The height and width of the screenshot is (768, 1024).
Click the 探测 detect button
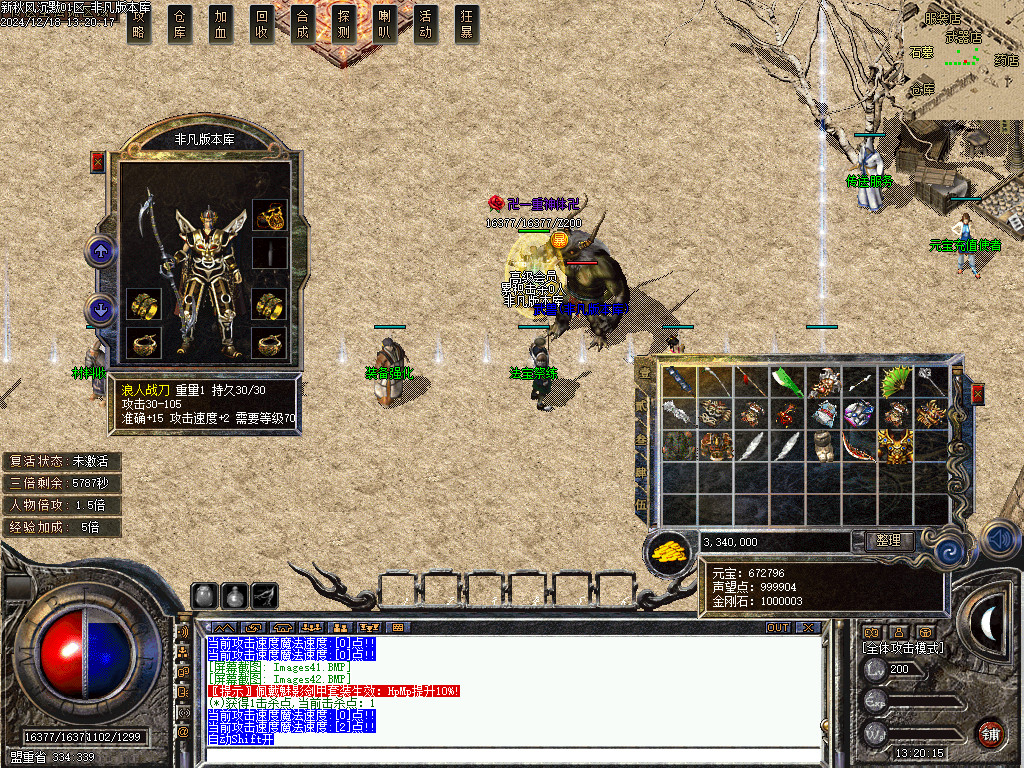pos(344,25)
